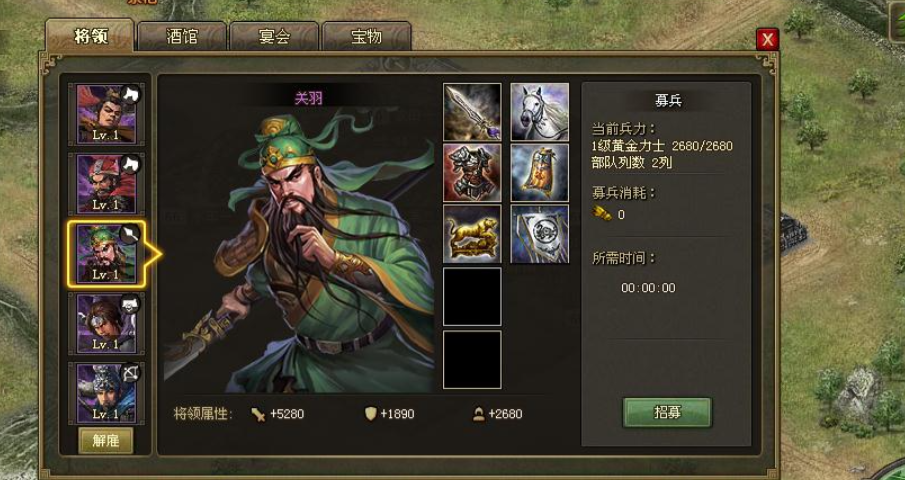Viewport: 905px width, 480px height.
Task: Choose the blue-armored general with bow icon
Action: (106, 392)
